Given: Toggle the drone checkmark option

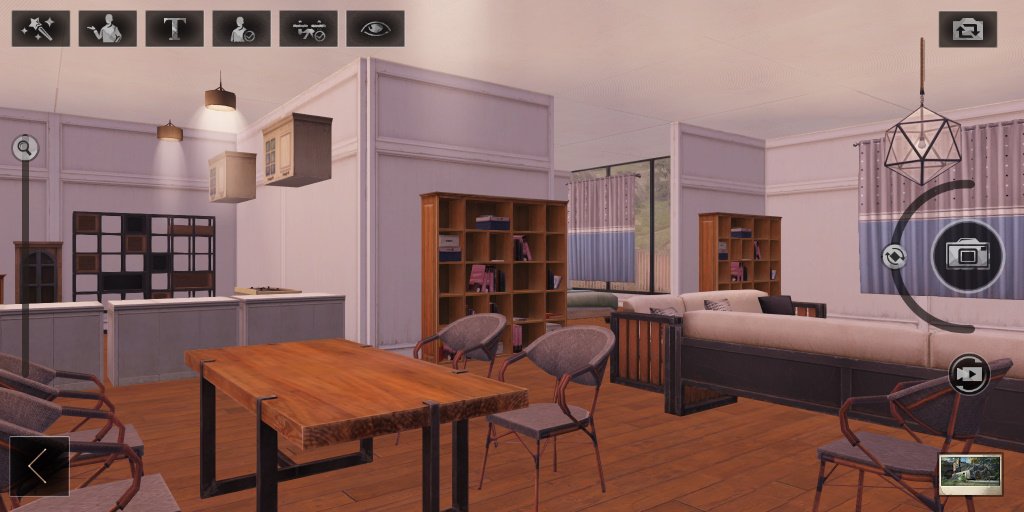Looking at the screenshot, I should click(x=308, y=29).
